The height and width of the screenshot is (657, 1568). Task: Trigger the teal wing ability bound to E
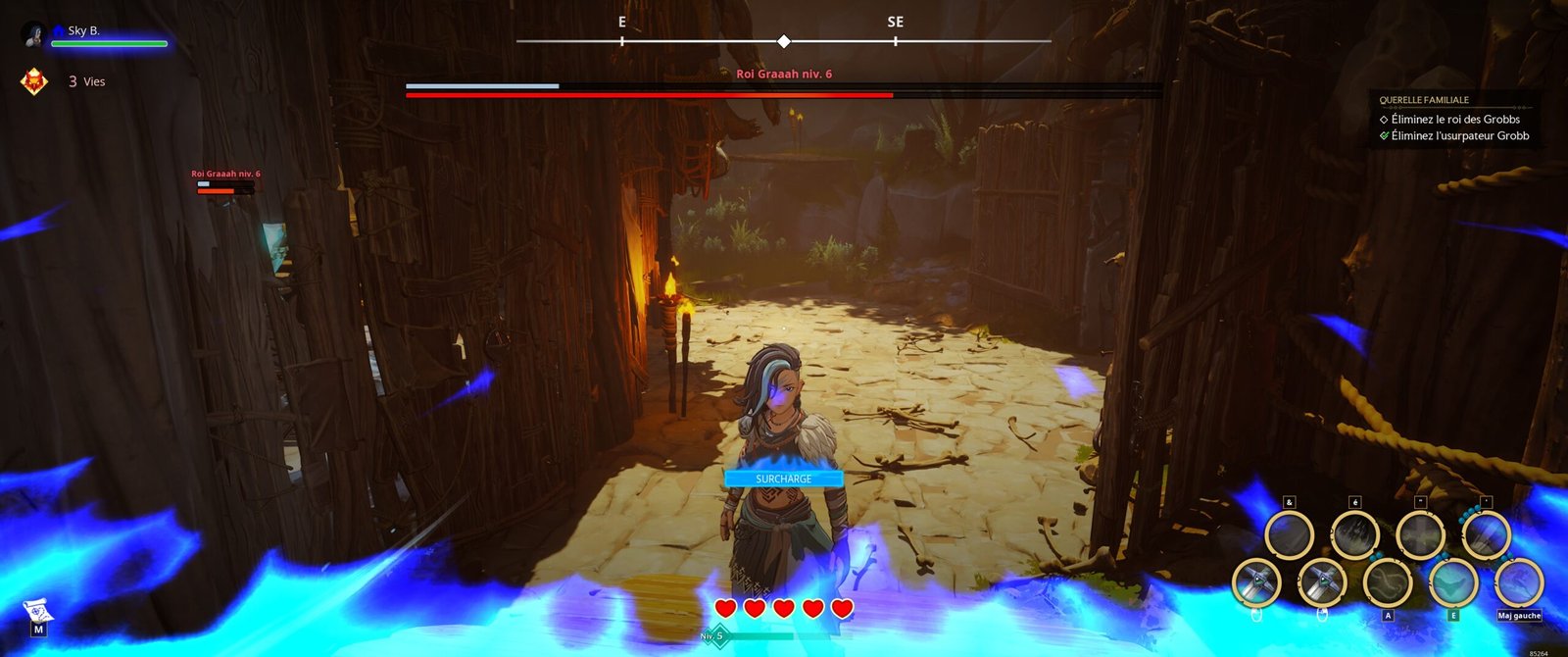coord(1453,583)
